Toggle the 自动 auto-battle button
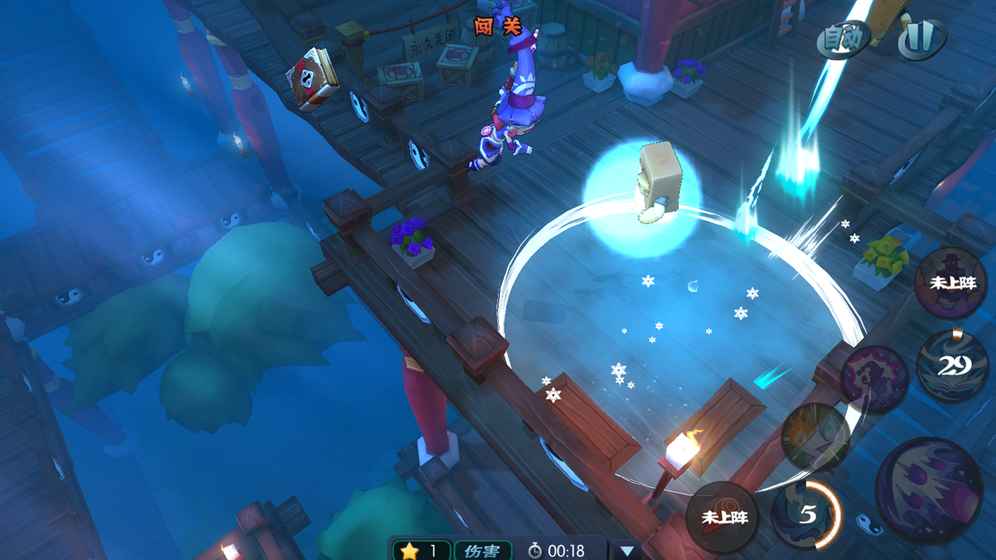 (x=842, y=39)
